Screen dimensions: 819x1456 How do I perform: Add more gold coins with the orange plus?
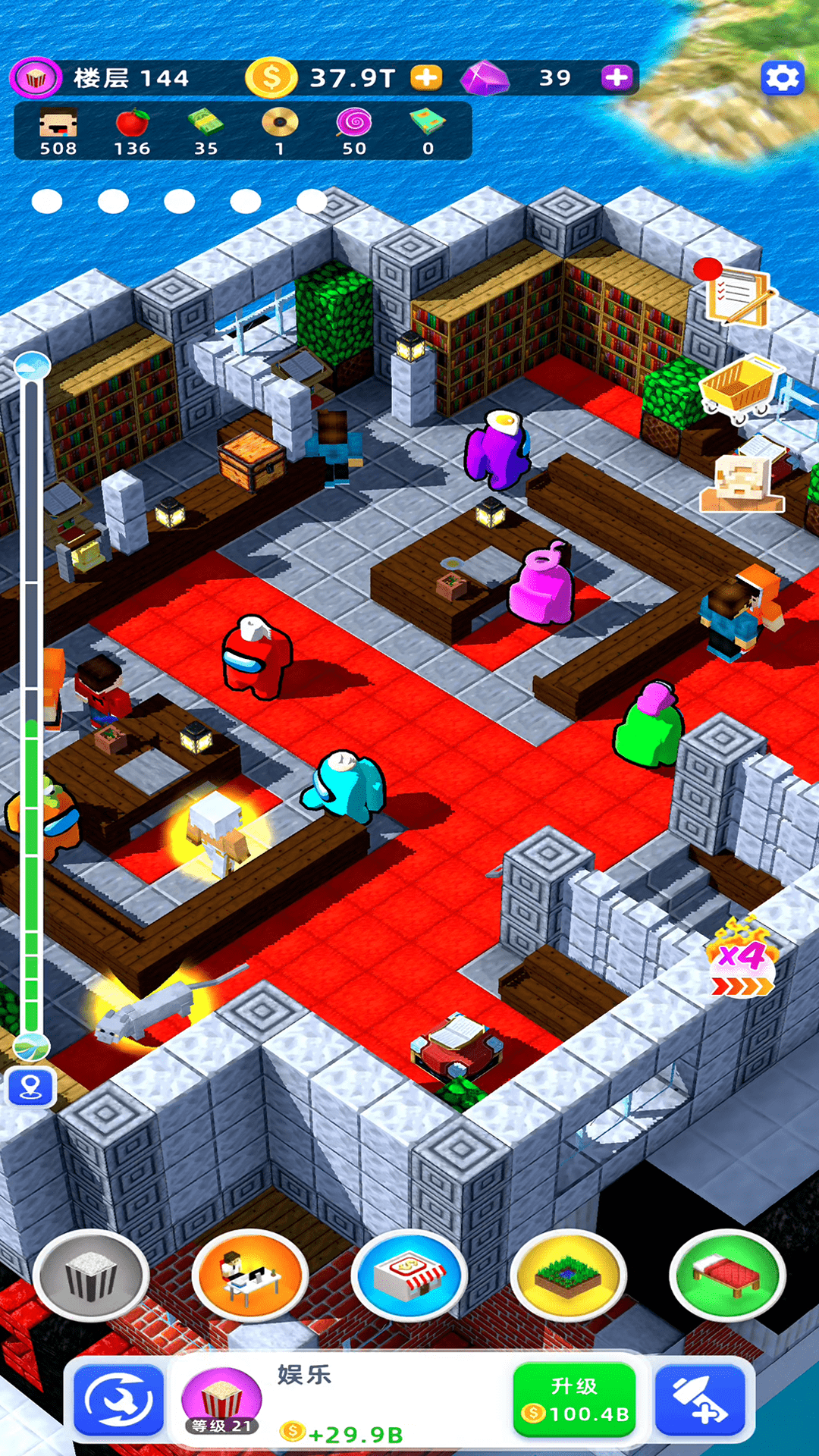[x=426, y=77]
